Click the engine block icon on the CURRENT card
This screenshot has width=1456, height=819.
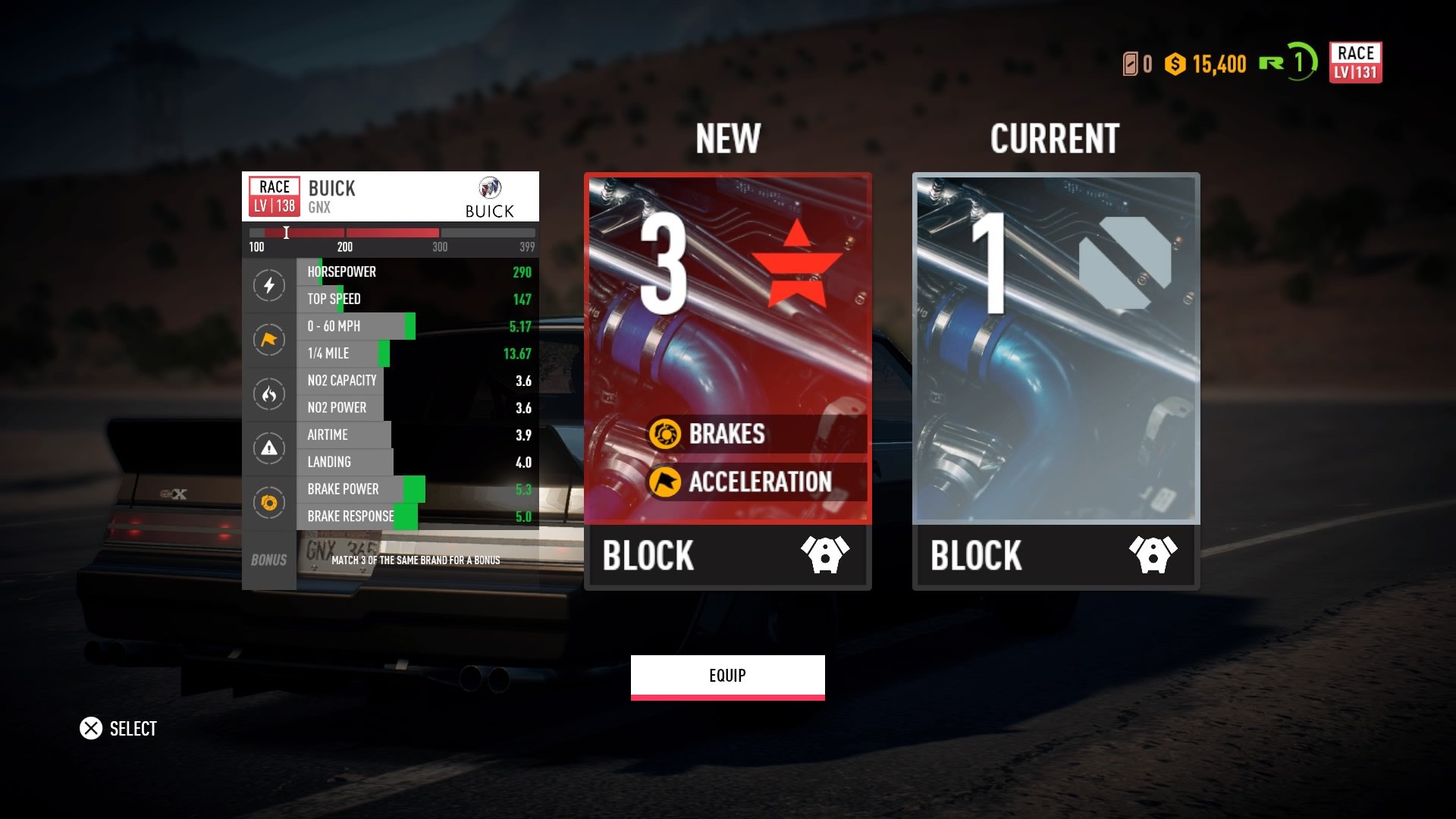pos(1153,554)
